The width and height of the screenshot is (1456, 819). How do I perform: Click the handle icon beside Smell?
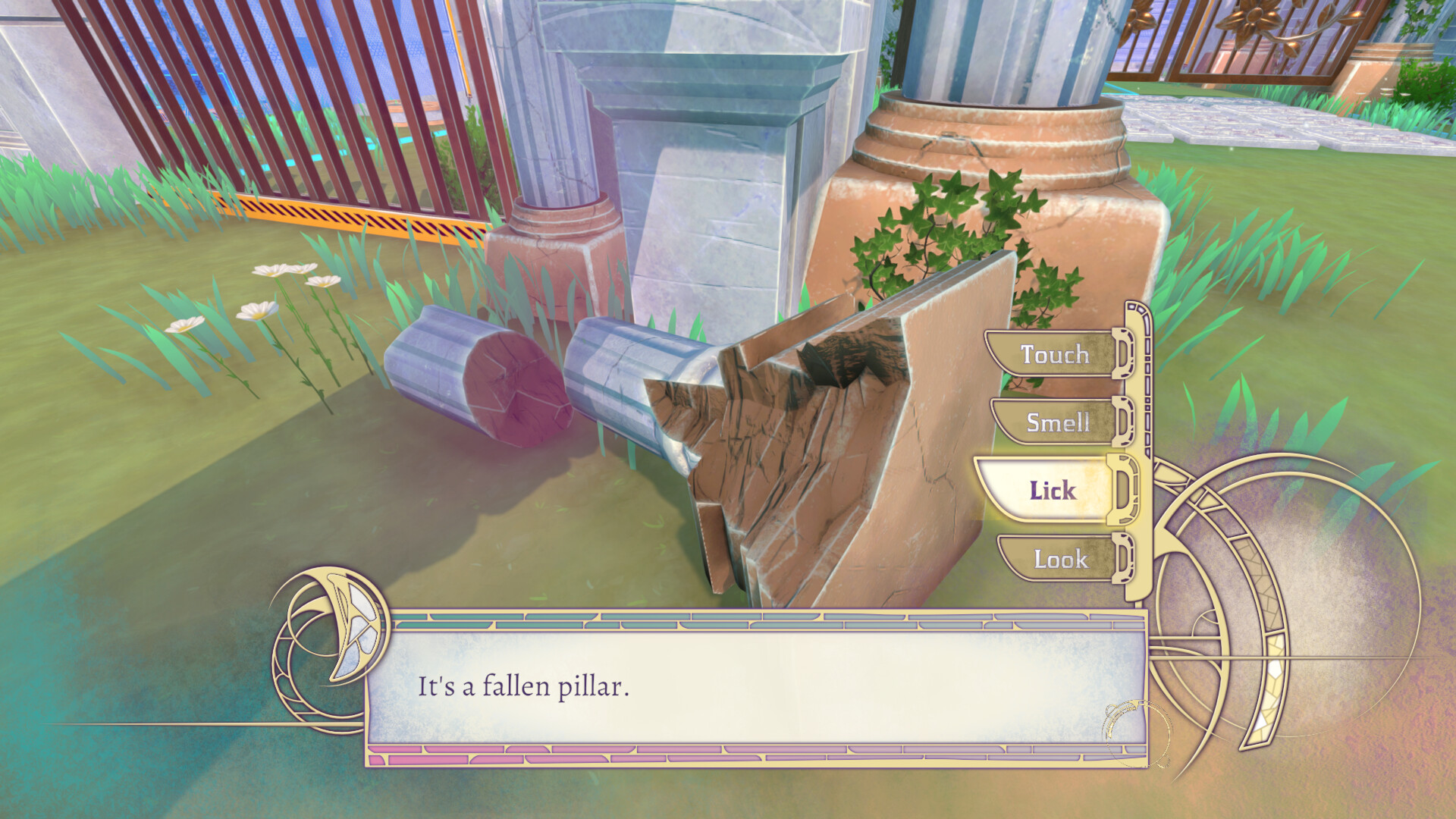1121,423
